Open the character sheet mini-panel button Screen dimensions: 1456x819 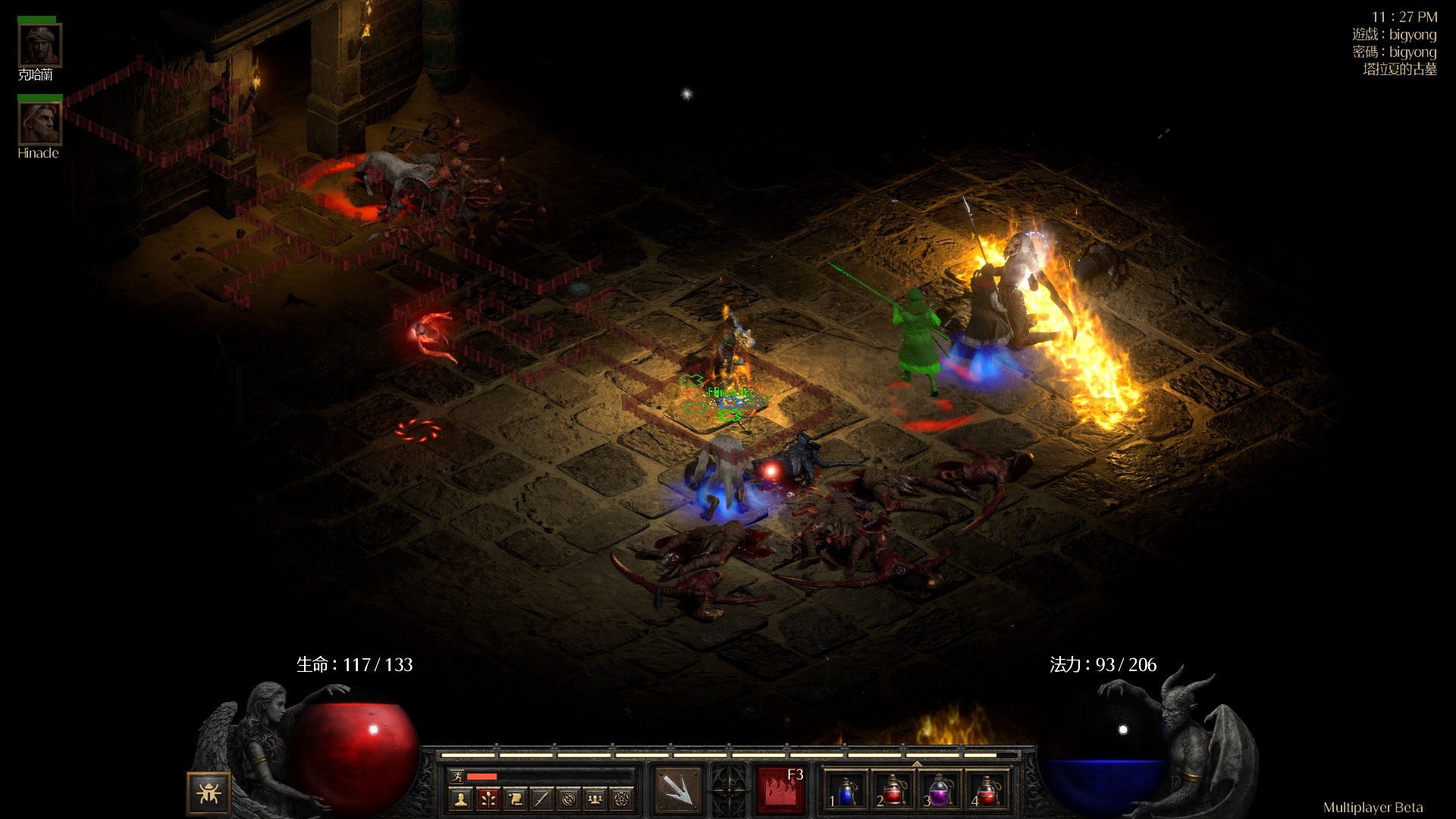(460, 799)
